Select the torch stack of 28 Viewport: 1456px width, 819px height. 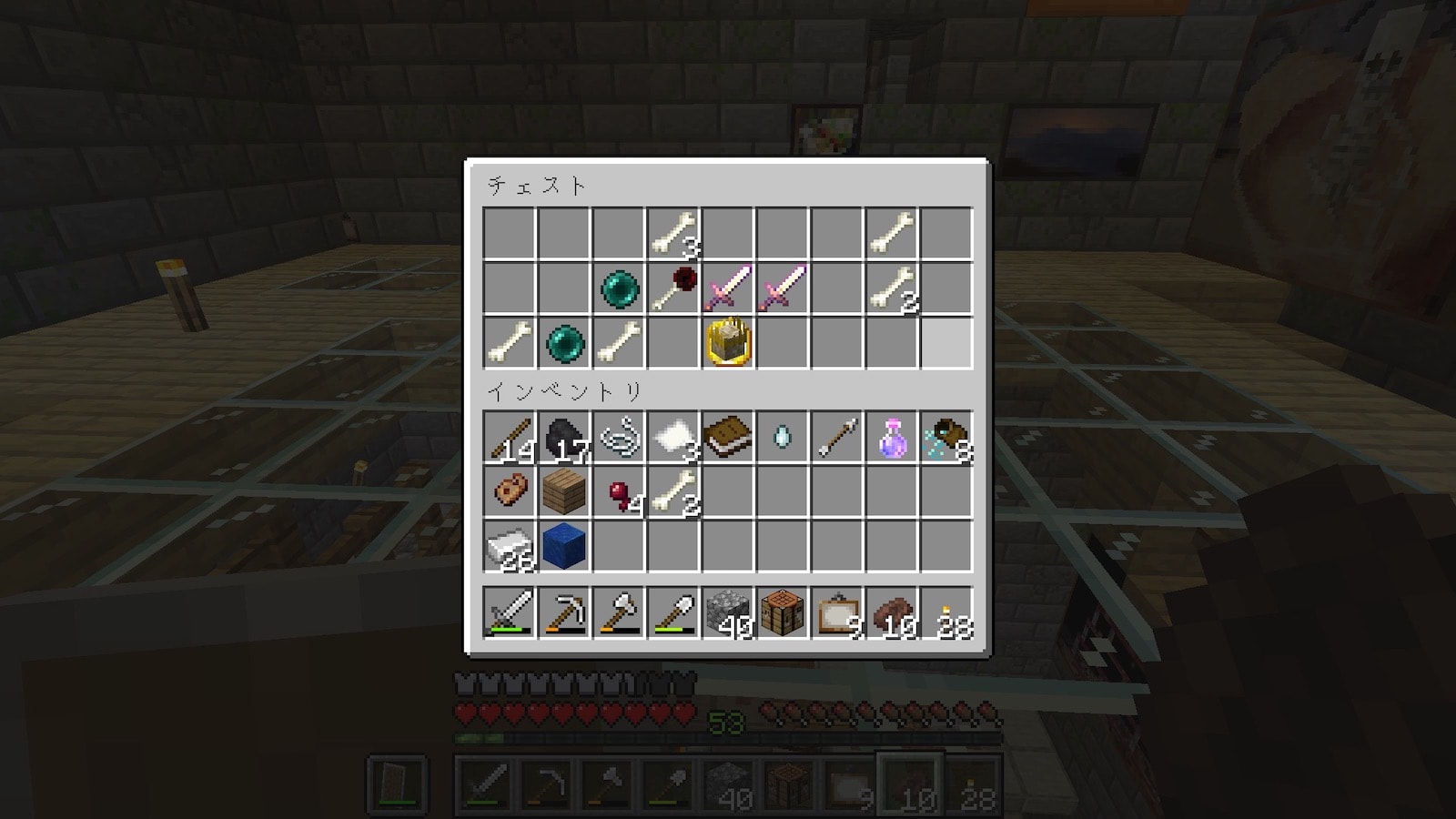point(946,612)
